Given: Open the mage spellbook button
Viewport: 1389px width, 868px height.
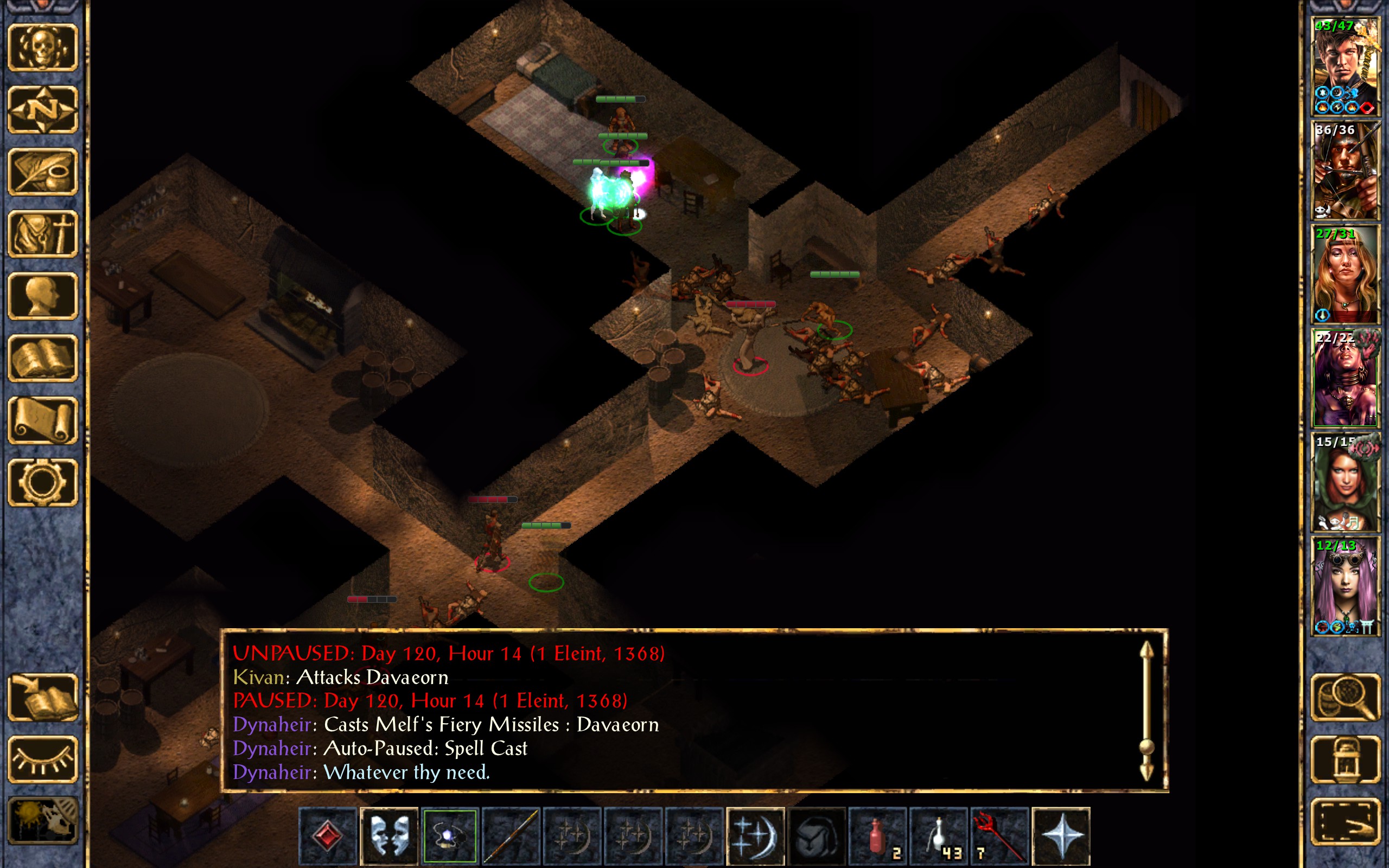Looking at the screenshot, I should click(42, 358).
